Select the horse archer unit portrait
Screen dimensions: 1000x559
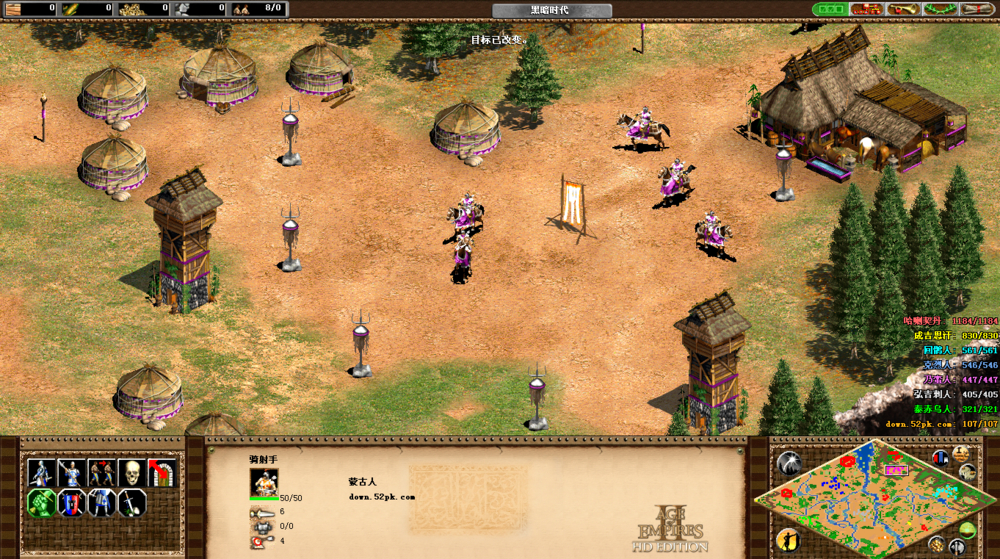[264, 482]
